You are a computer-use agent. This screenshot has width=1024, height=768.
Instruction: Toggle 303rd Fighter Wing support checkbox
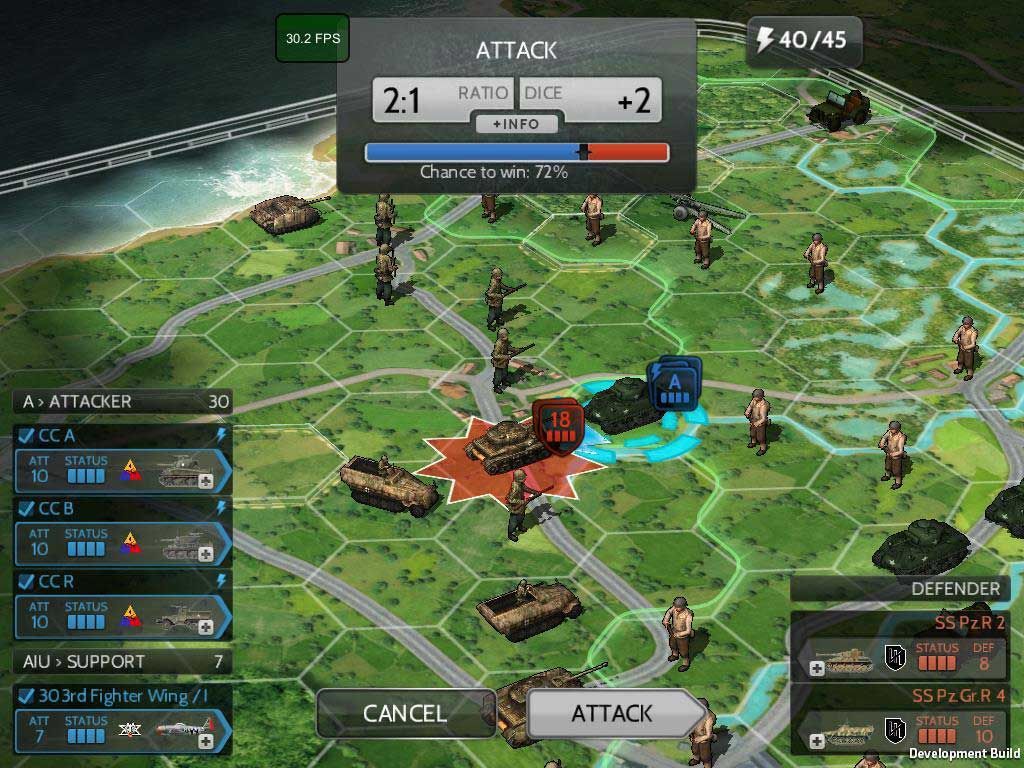[26, 696]
